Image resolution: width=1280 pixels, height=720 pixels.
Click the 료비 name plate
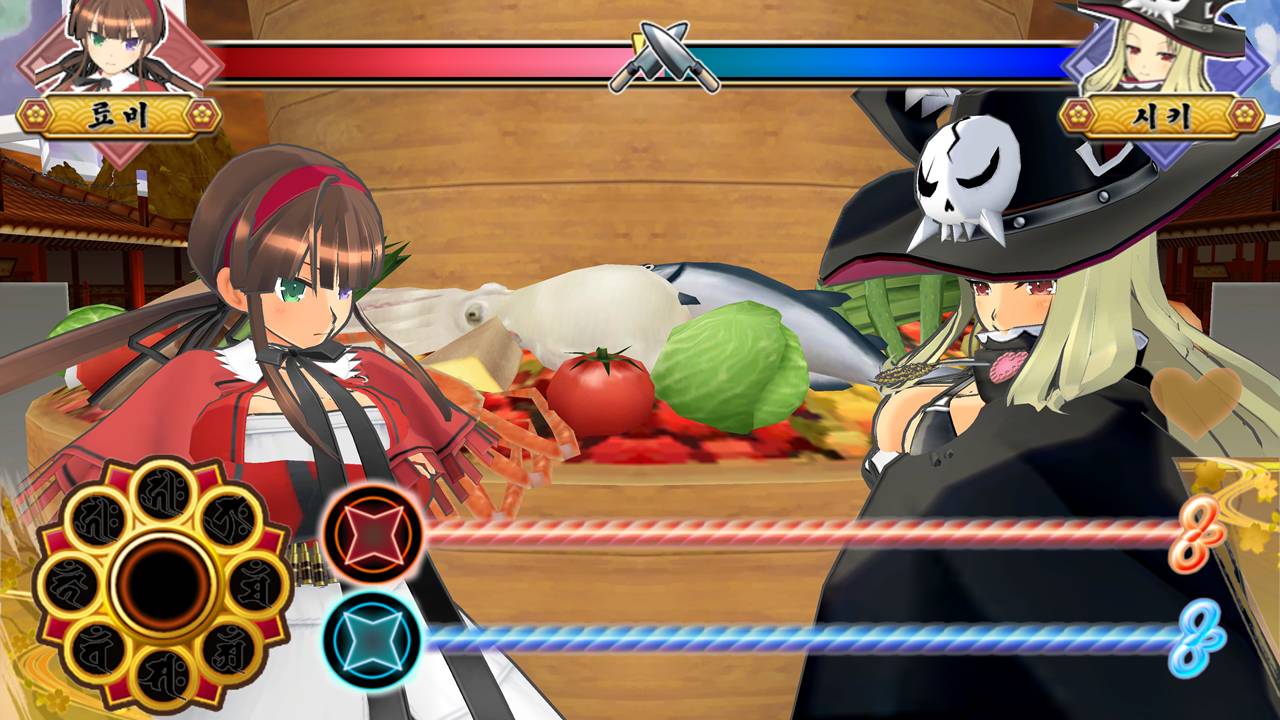pyautogui.click(x=119, y=115)
